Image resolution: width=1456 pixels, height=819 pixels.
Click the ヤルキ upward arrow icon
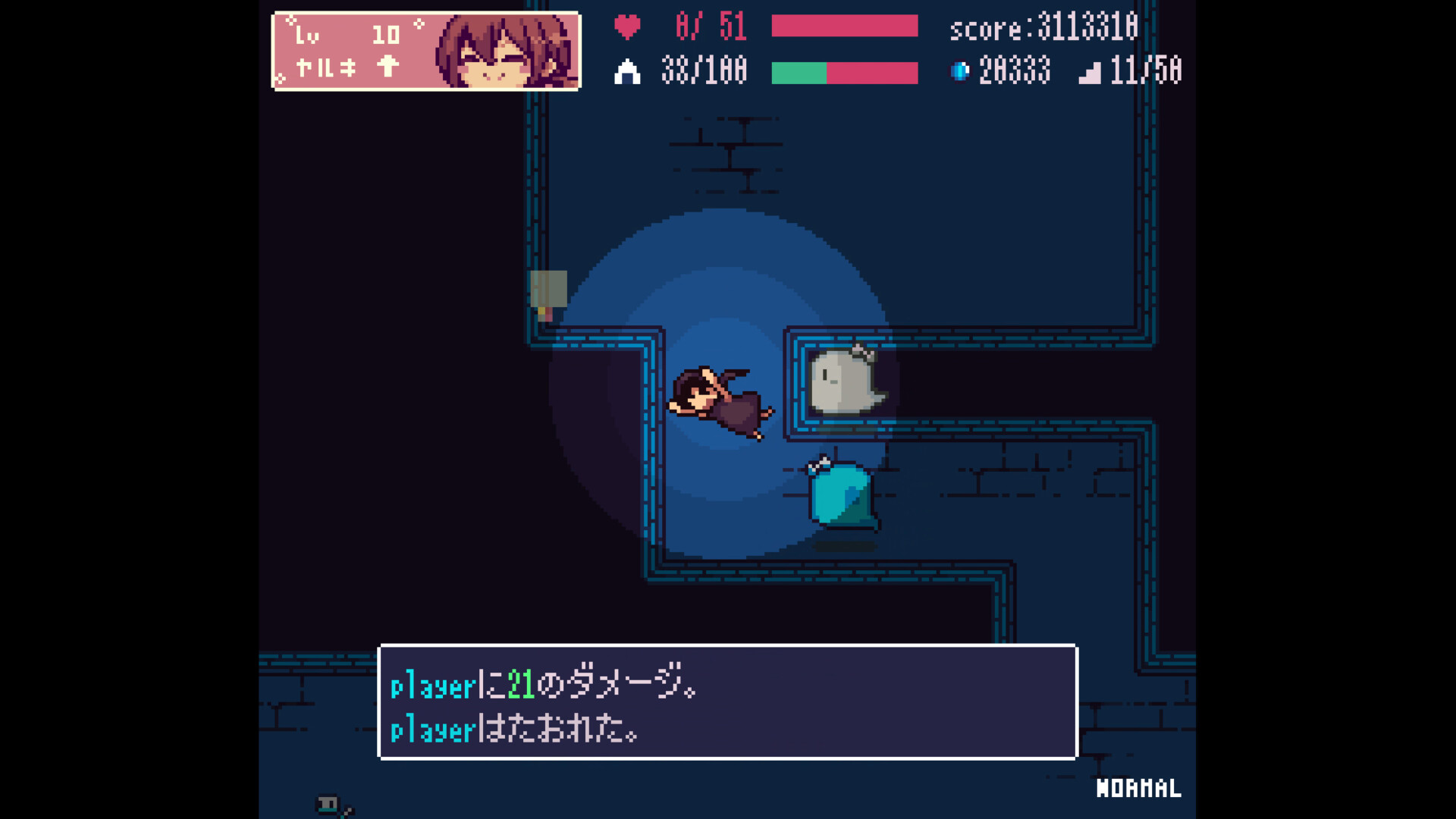[387, 67]
